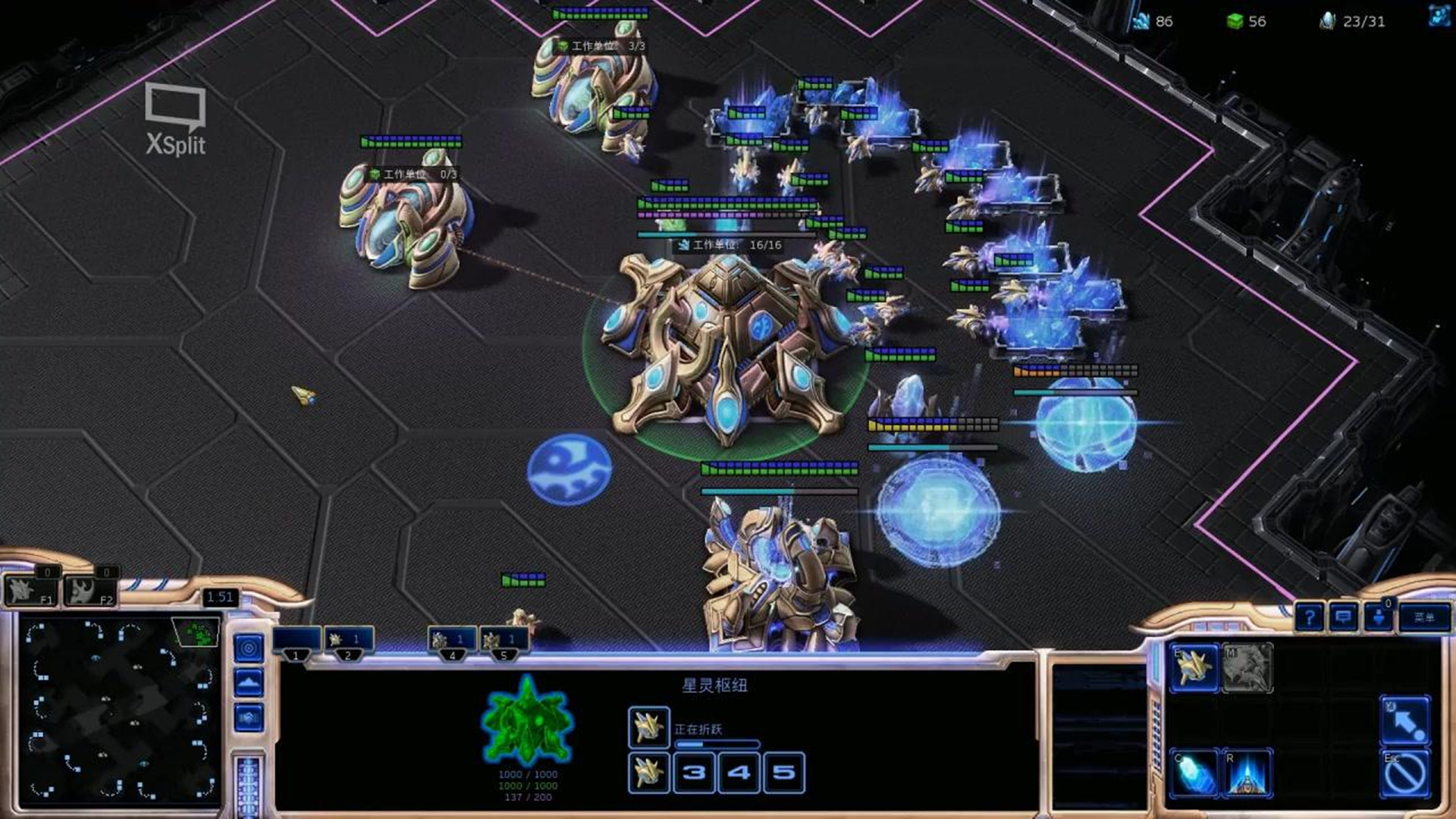
Task: Activate the Chrono Boost ability
Action: [1194, 773]
